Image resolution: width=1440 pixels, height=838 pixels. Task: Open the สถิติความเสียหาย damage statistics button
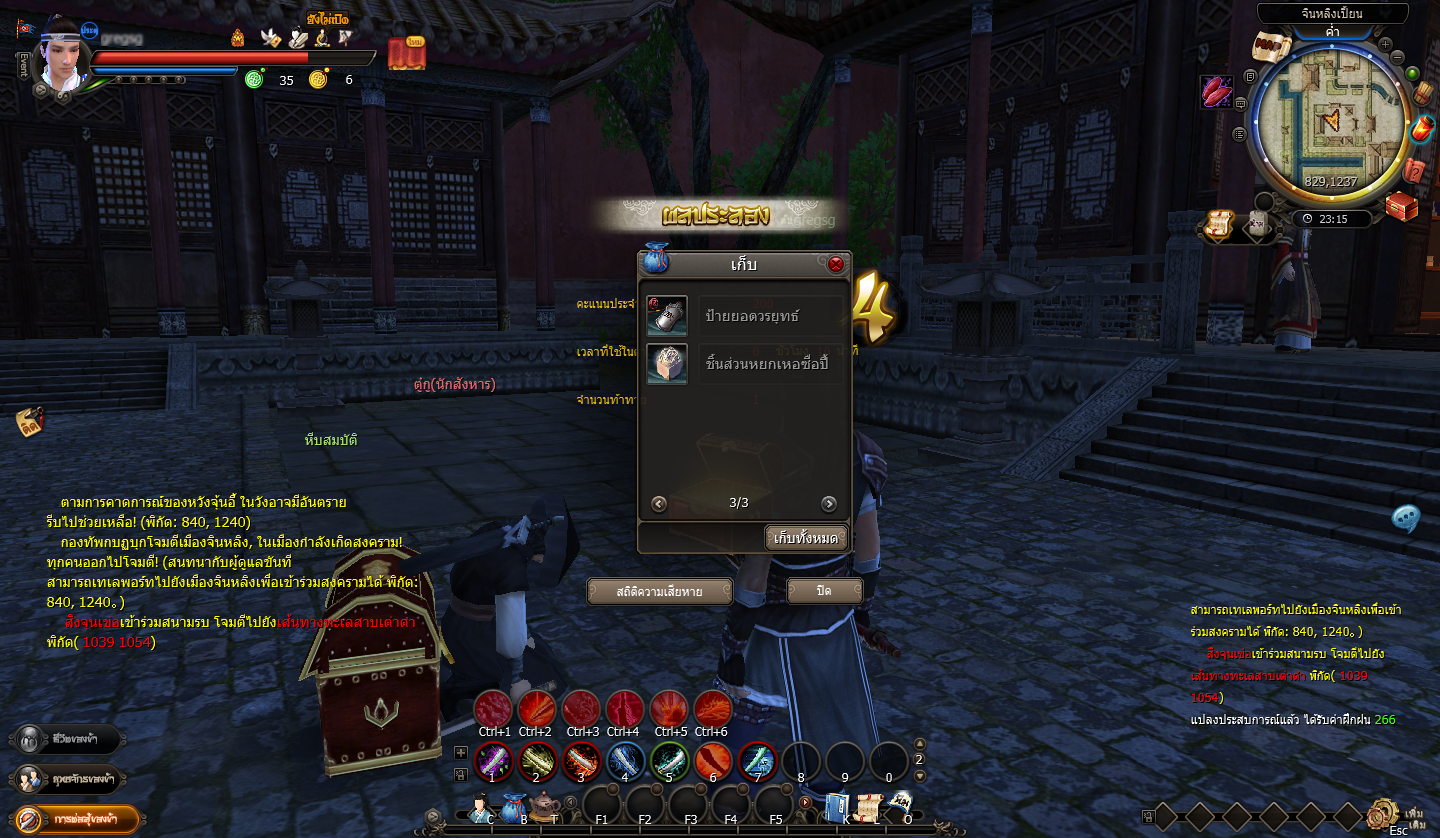tap(659, 591)
